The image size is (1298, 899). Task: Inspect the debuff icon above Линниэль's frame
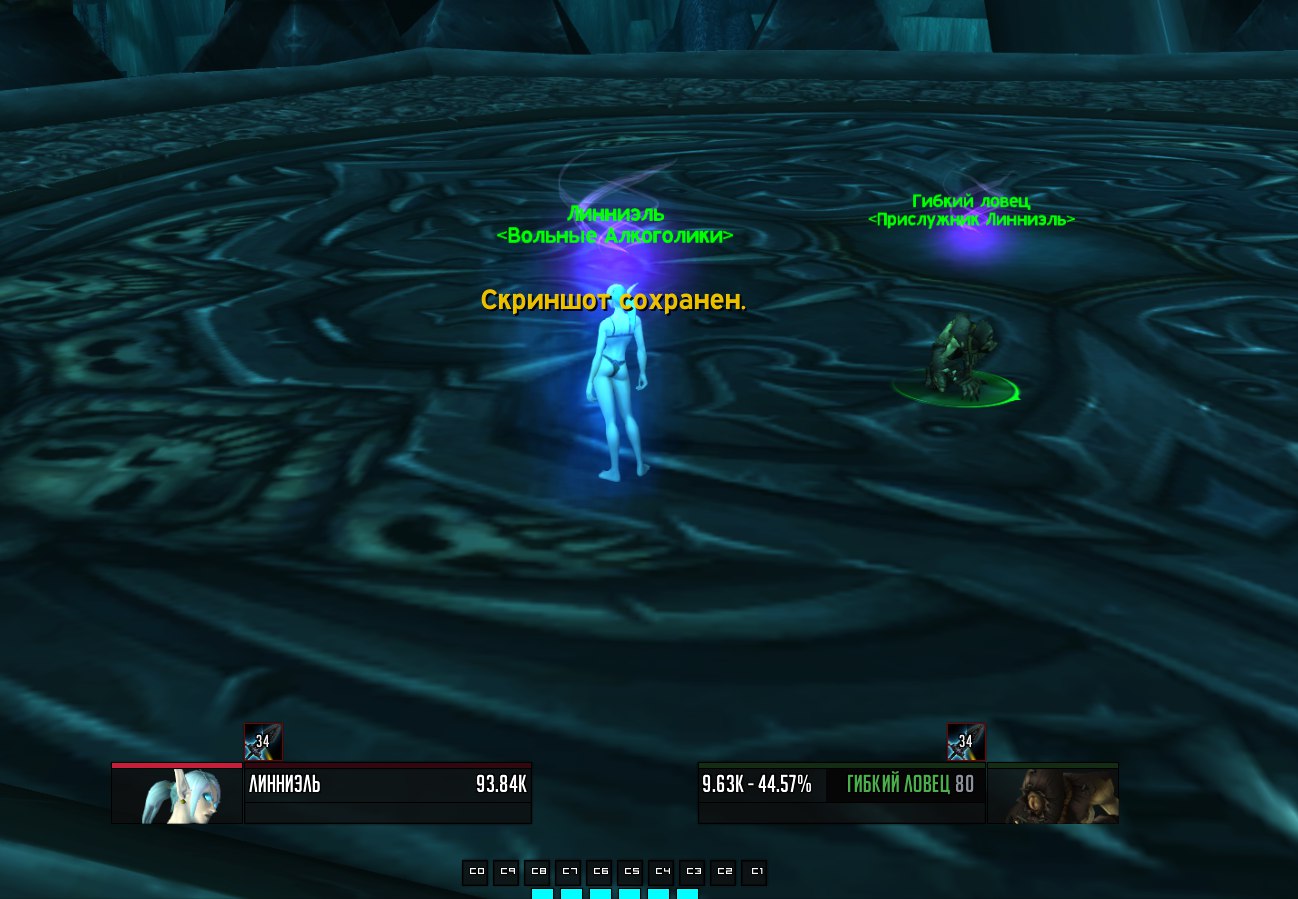(x=263, y=742)
